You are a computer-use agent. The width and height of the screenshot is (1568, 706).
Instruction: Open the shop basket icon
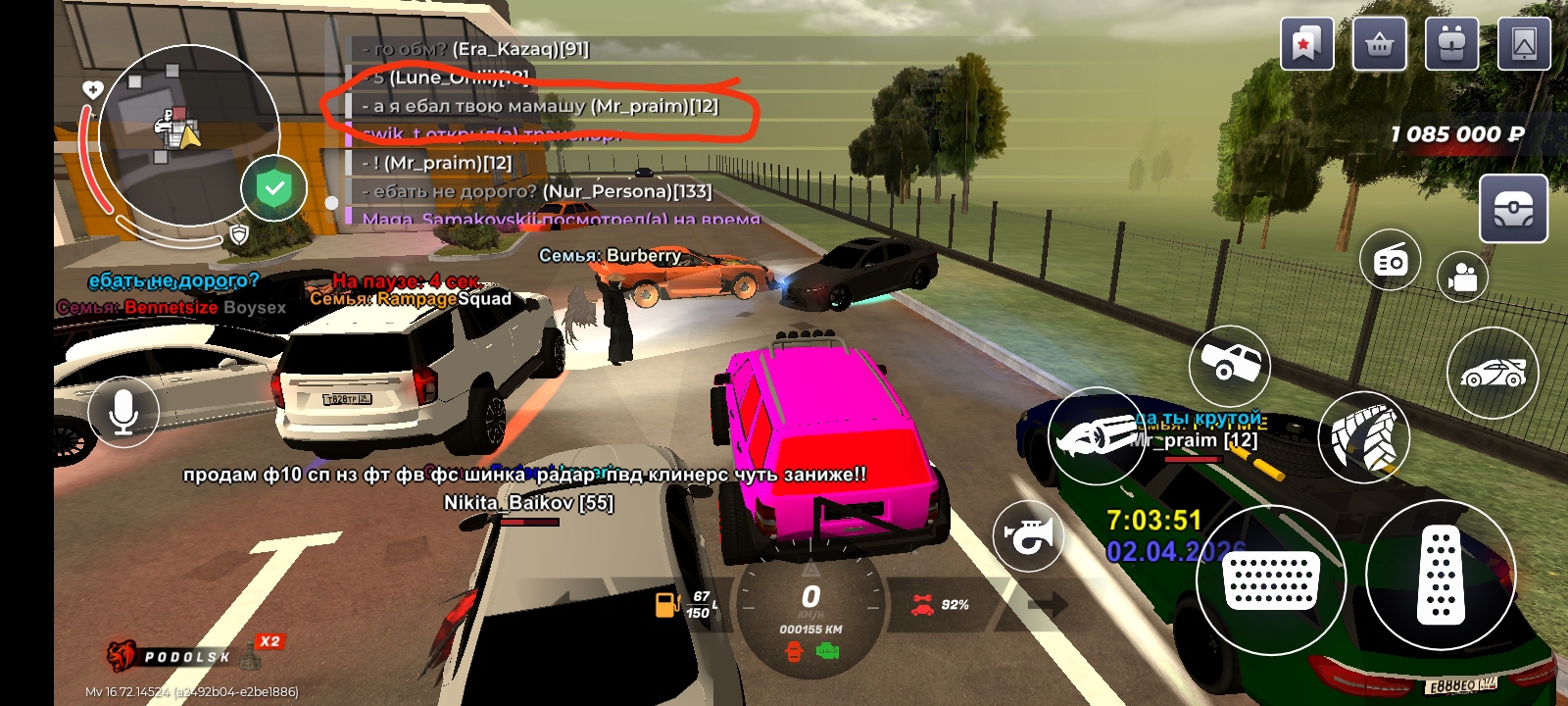[1379, 45]
